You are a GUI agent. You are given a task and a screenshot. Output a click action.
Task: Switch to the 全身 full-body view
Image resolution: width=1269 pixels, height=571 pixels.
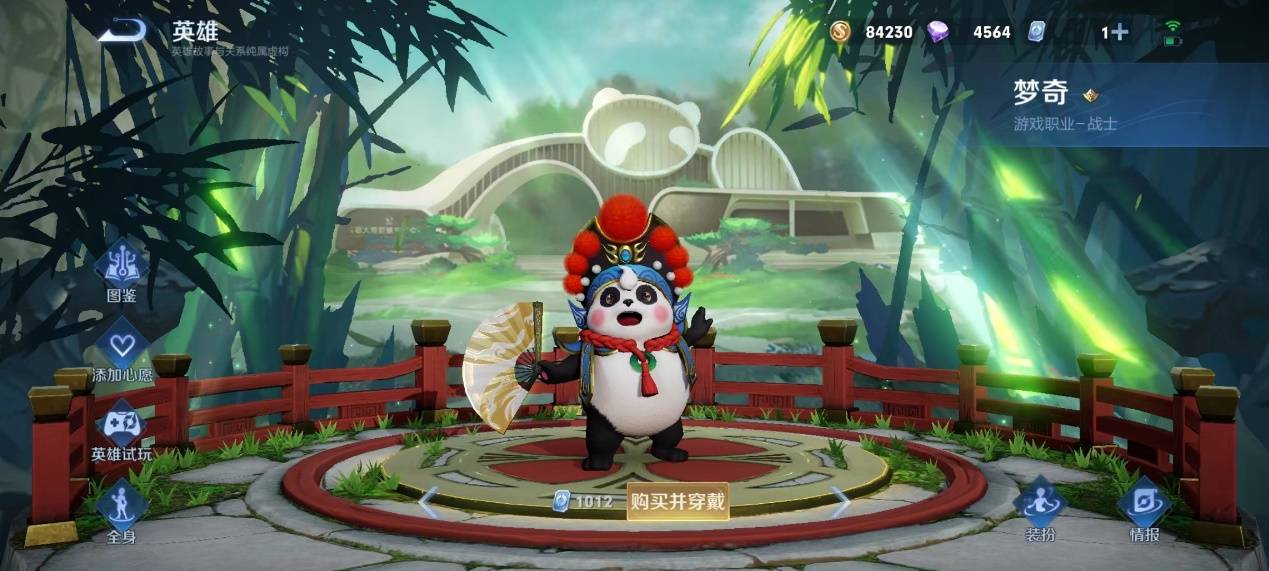pos(122,510)
